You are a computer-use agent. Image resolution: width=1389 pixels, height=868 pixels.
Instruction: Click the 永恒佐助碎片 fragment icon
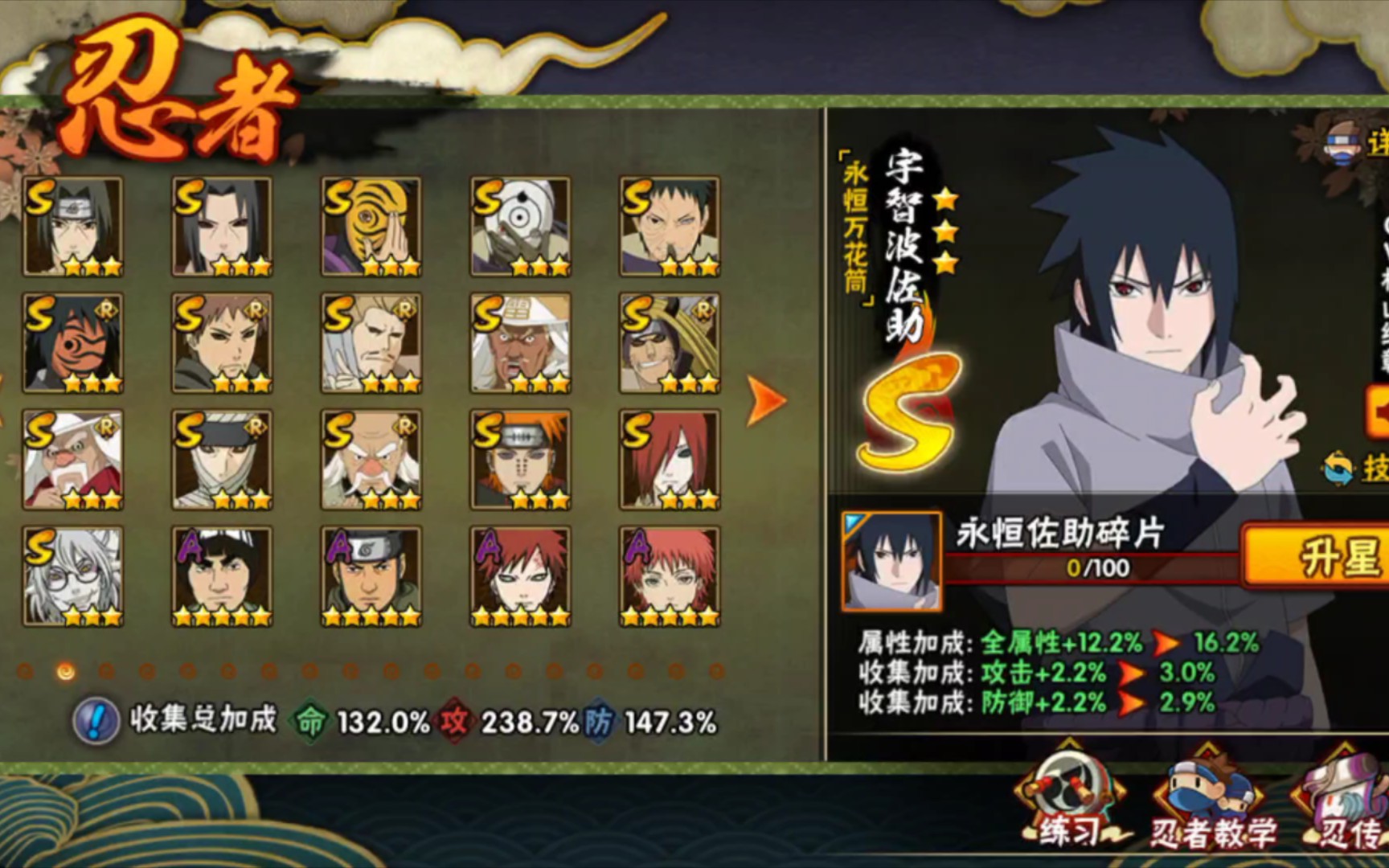pyautogui.click(x=891, y=560)
